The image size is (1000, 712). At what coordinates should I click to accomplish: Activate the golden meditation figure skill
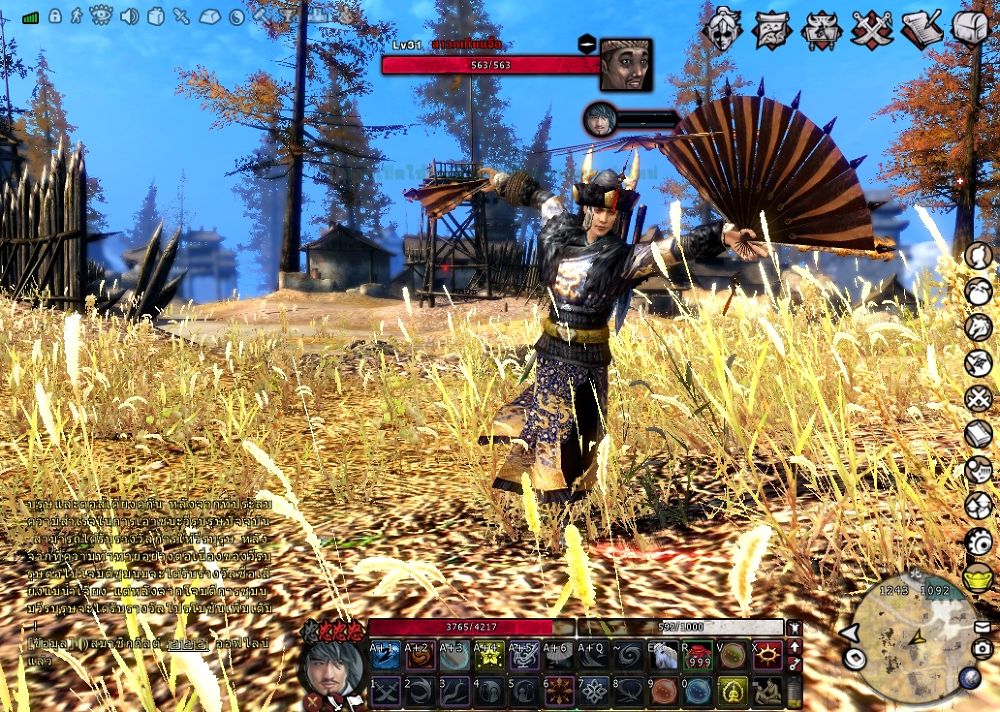click(732, 691)
